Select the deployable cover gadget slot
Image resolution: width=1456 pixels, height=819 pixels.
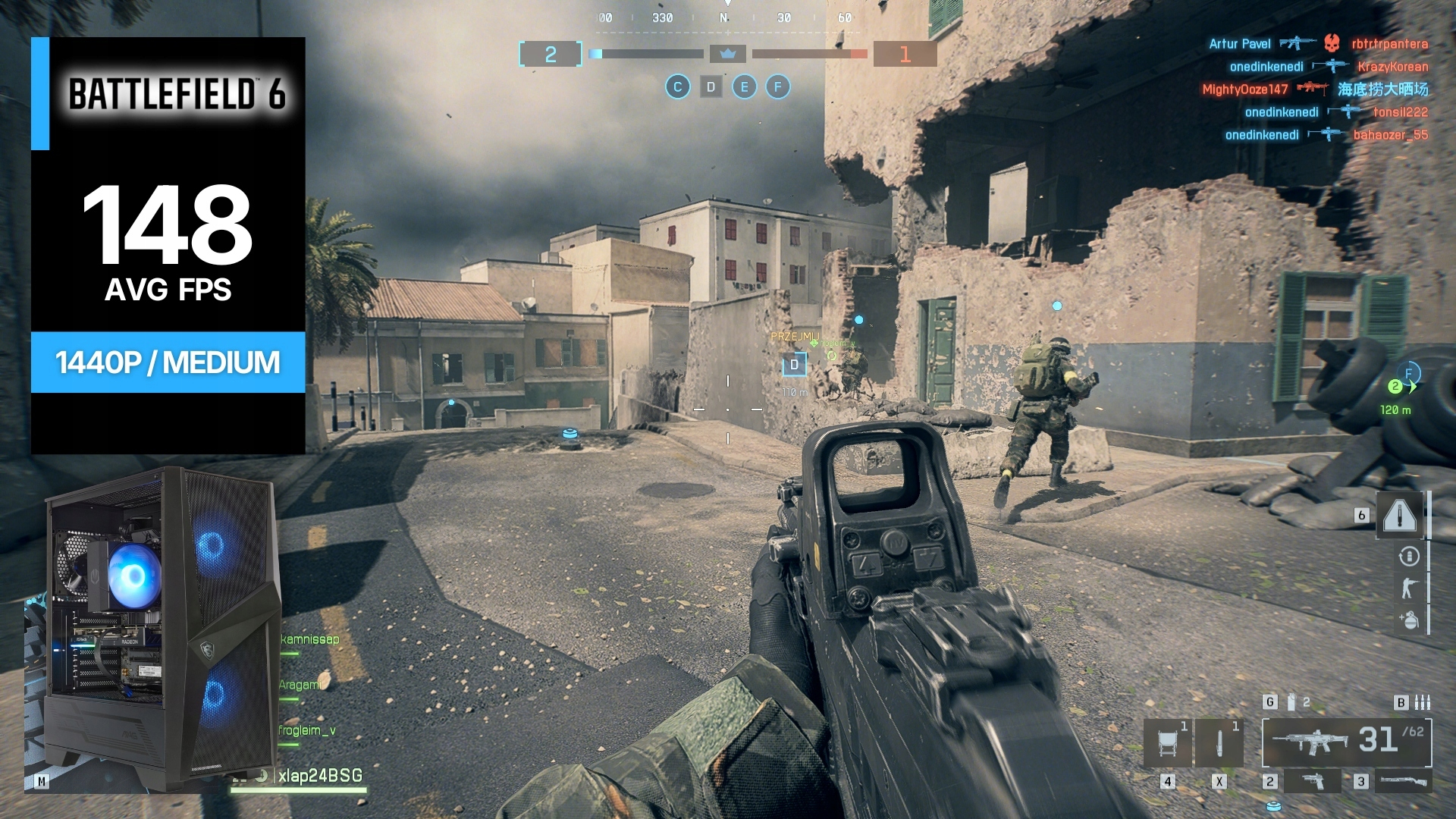click(x=1168, y=742)
